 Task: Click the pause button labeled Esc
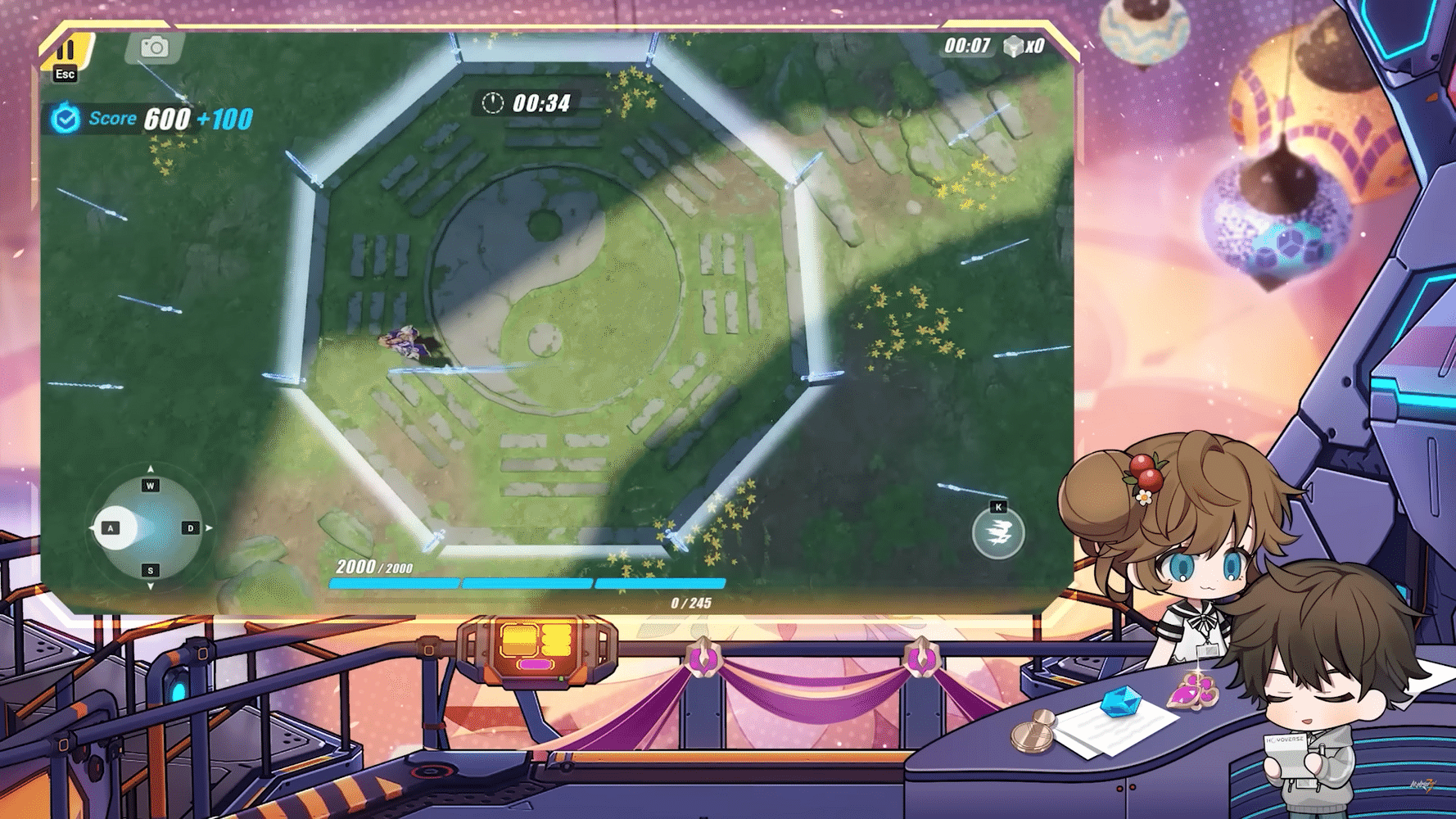pyautogui.click(x=65, y=51)
